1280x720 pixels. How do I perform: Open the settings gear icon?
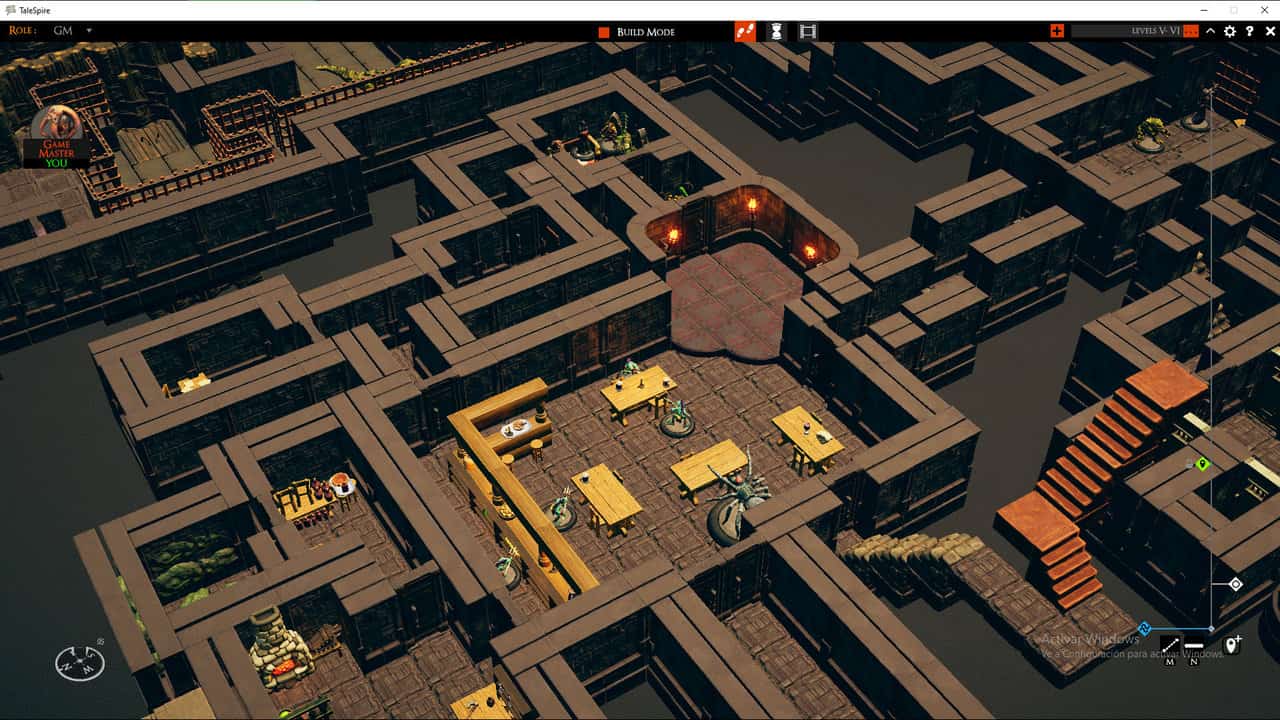[x=1230, y=31]
